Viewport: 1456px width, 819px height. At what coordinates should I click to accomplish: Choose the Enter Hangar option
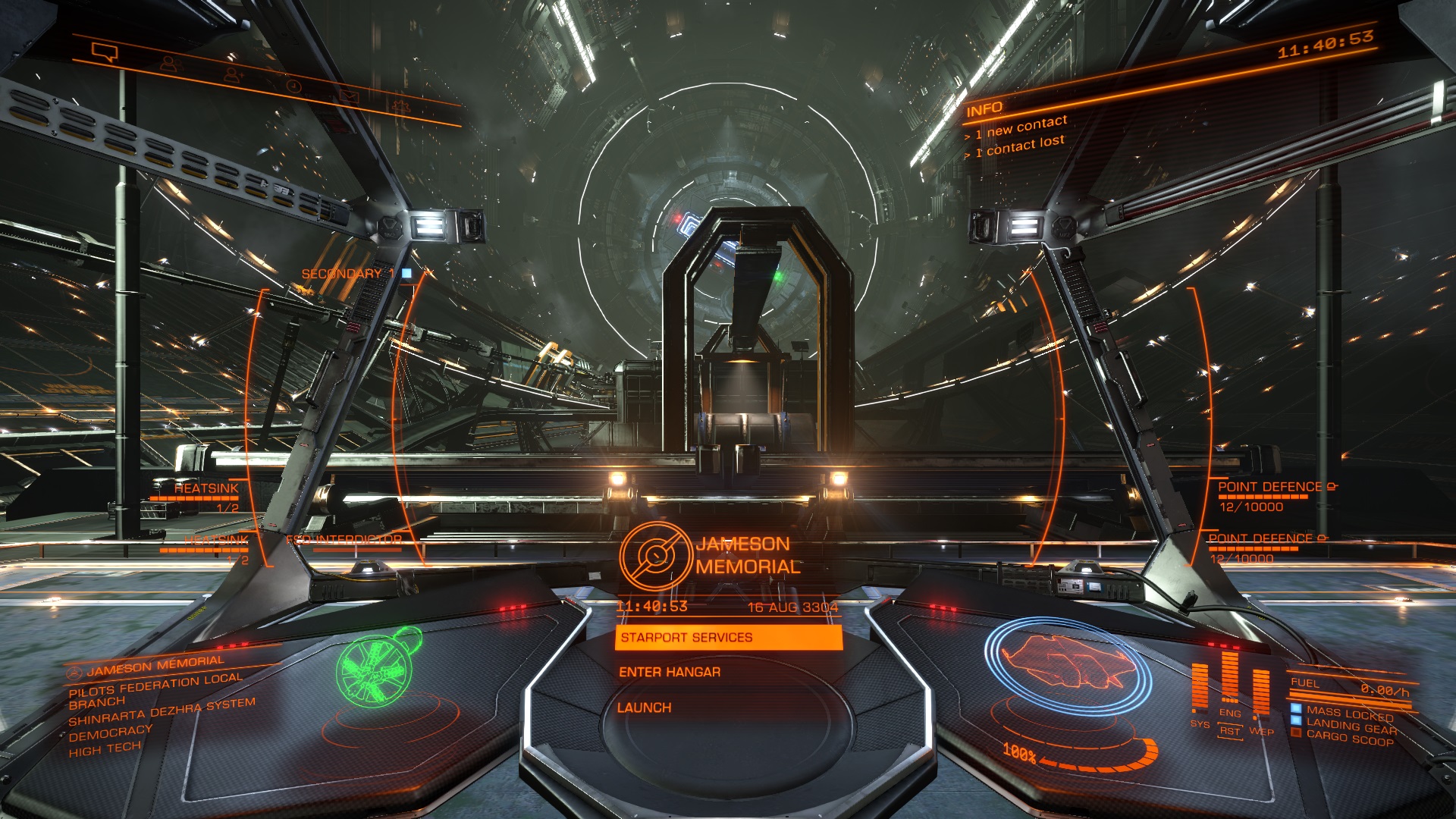(670, 672)
